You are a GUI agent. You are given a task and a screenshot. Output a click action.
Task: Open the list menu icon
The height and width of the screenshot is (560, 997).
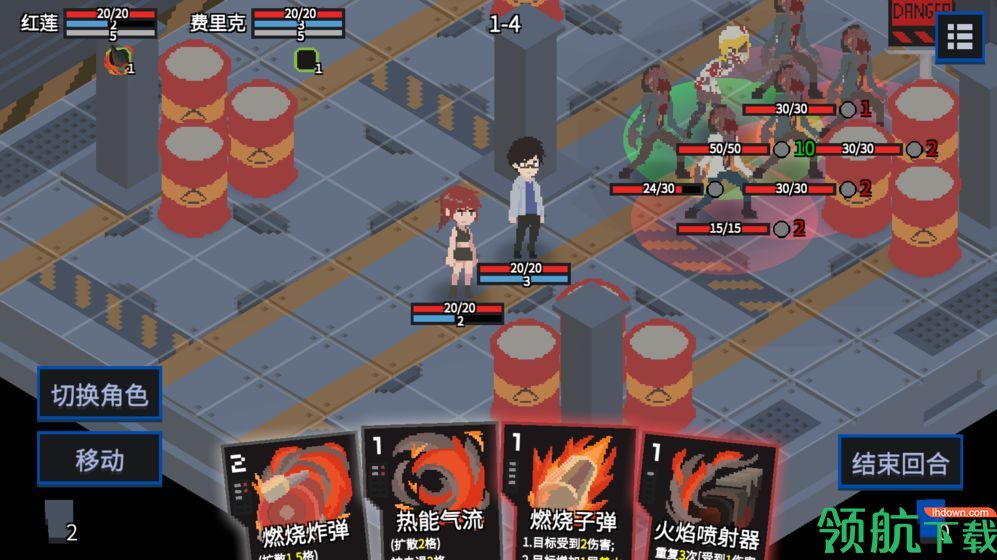(x=960, y=38)
